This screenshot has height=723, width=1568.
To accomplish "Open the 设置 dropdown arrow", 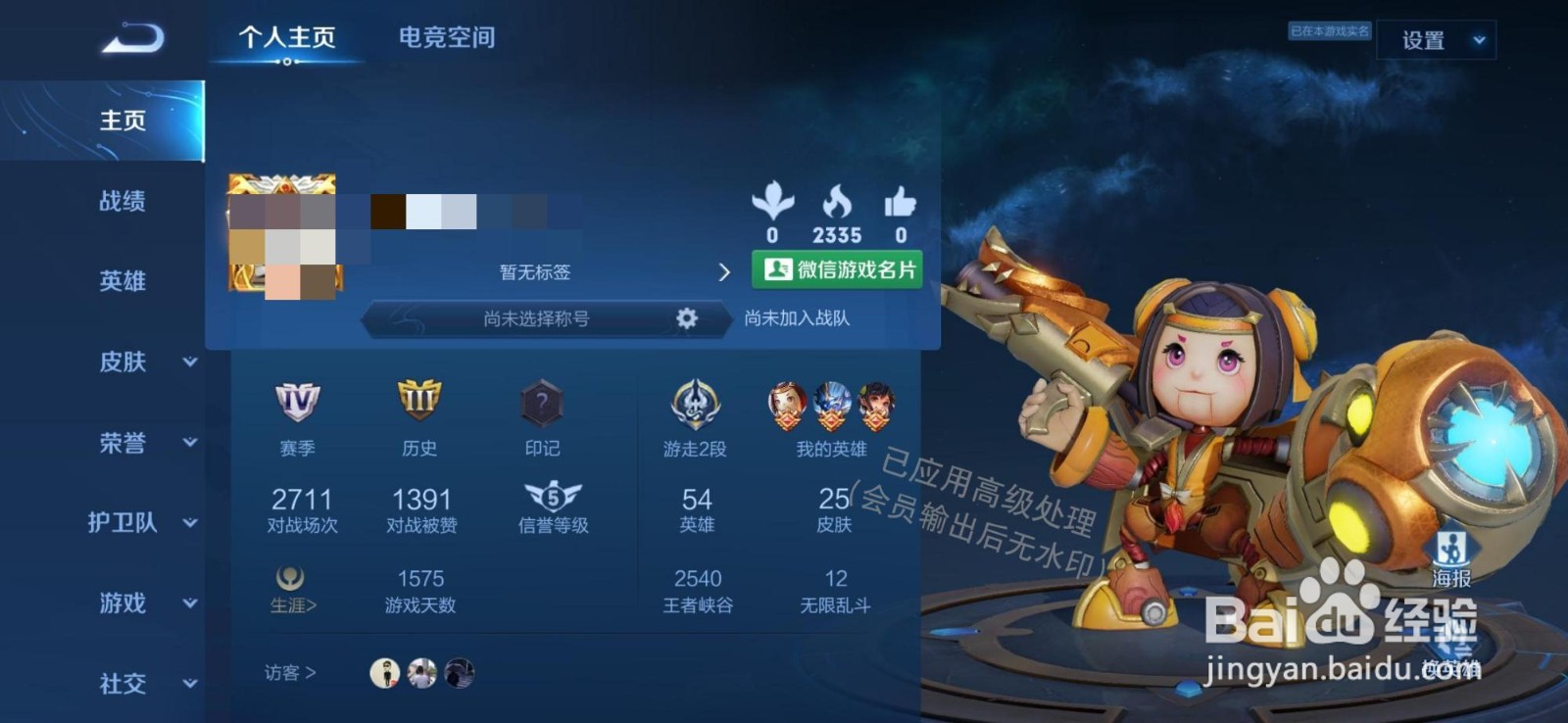I will (1476, 42).
